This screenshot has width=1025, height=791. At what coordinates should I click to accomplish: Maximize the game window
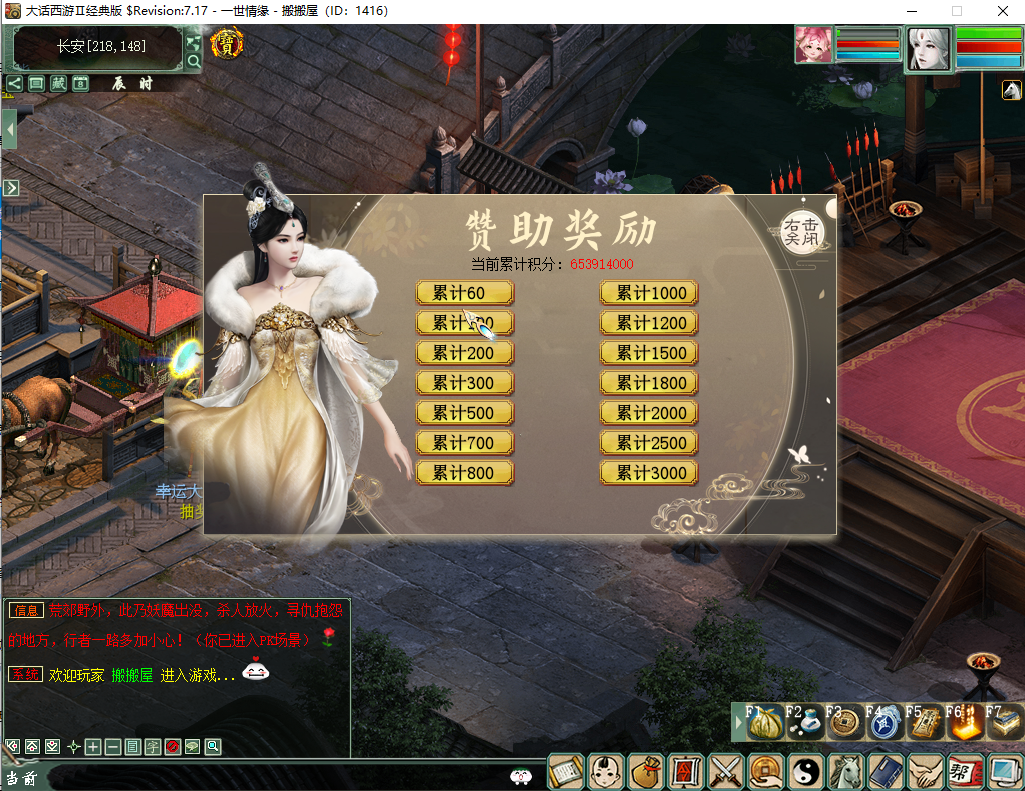956,11
